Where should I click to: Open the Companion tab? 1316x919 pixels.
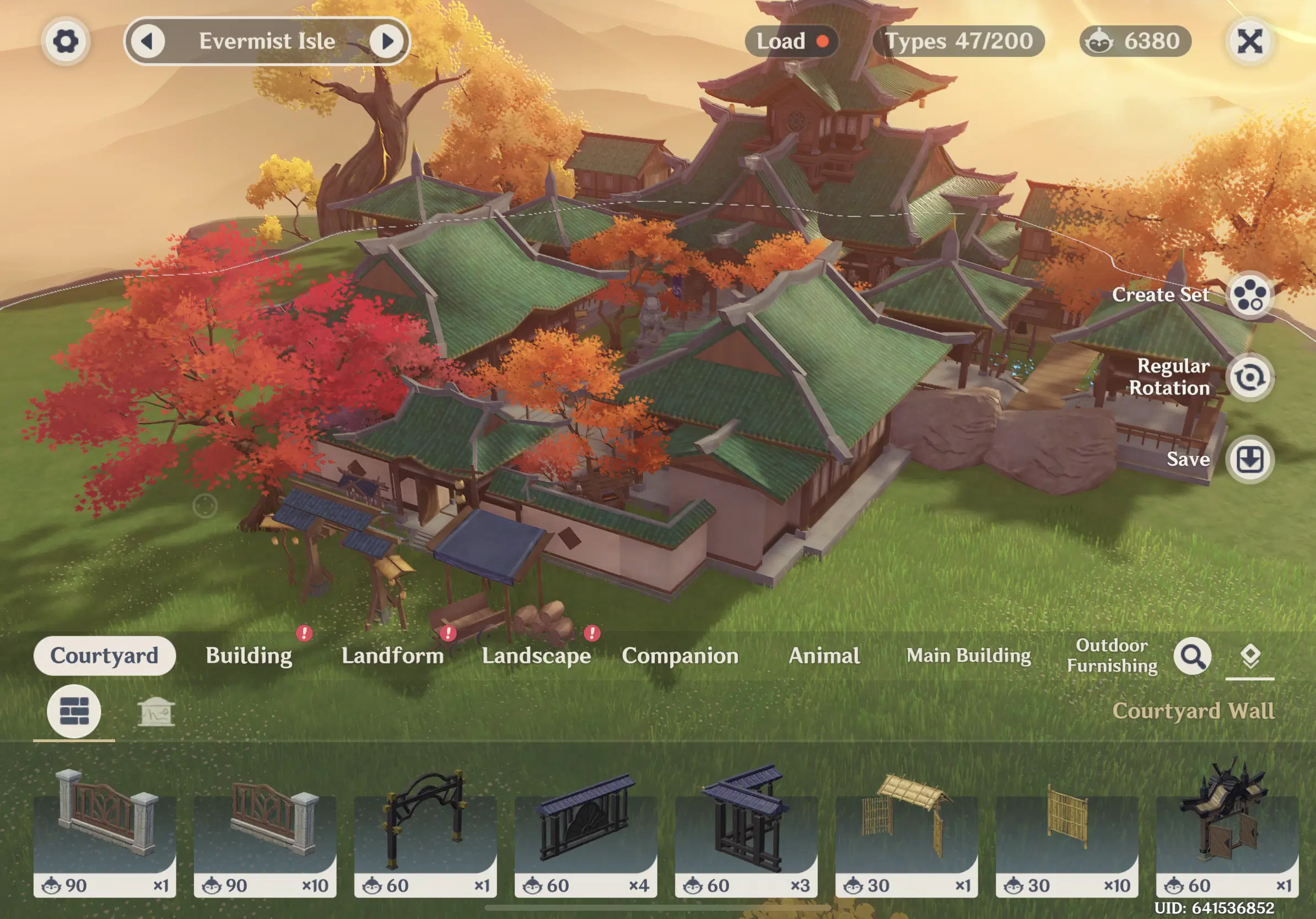[680, 656]
